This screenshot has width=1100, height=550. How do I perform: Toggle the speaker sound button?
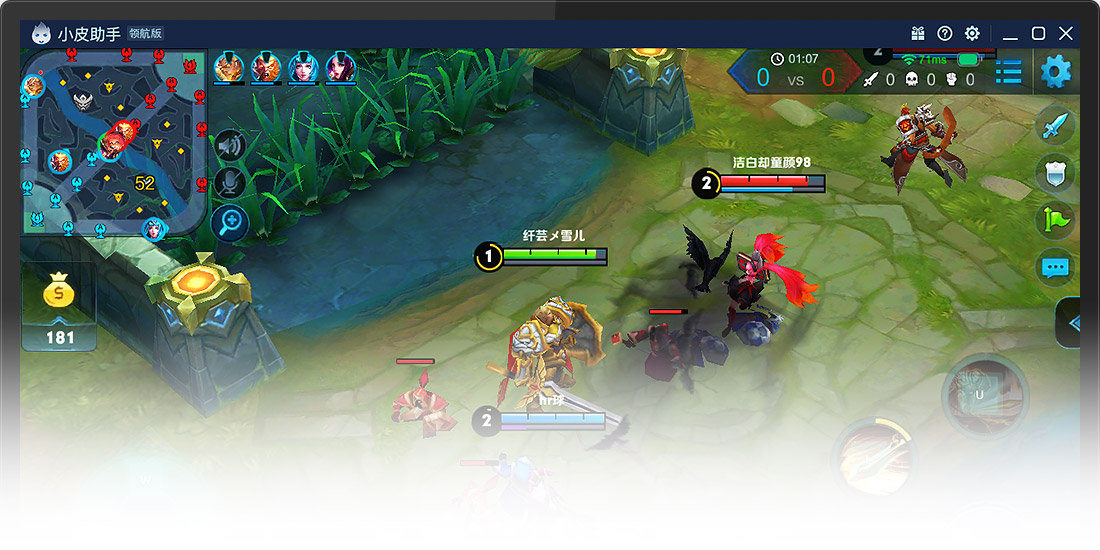click(x=231, y=146)
